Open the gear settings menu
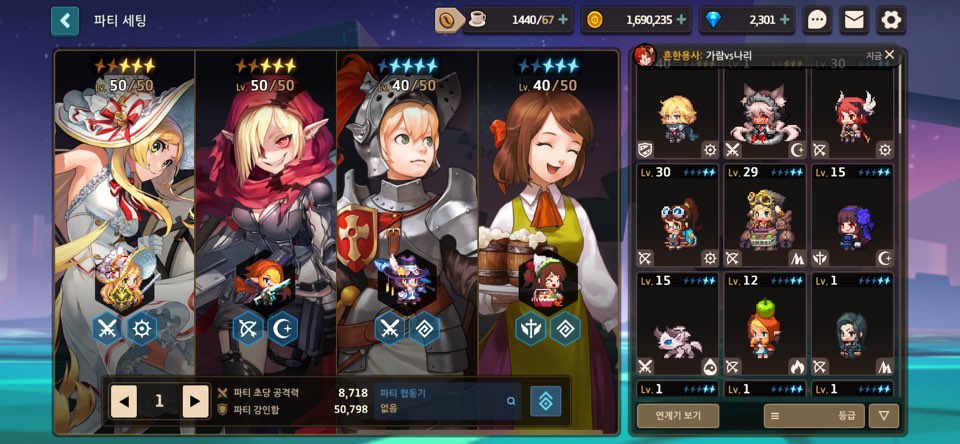Image resolution: width=960 pixels, height=444 pixels. tap(890, 20)
